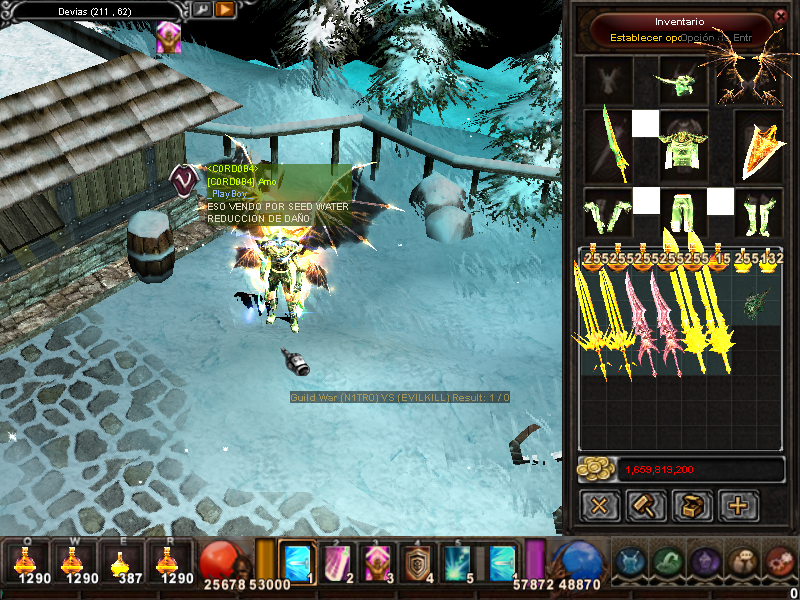800x600 pixels.
Task: Close the Inventario window
Action: click(781, 16)
